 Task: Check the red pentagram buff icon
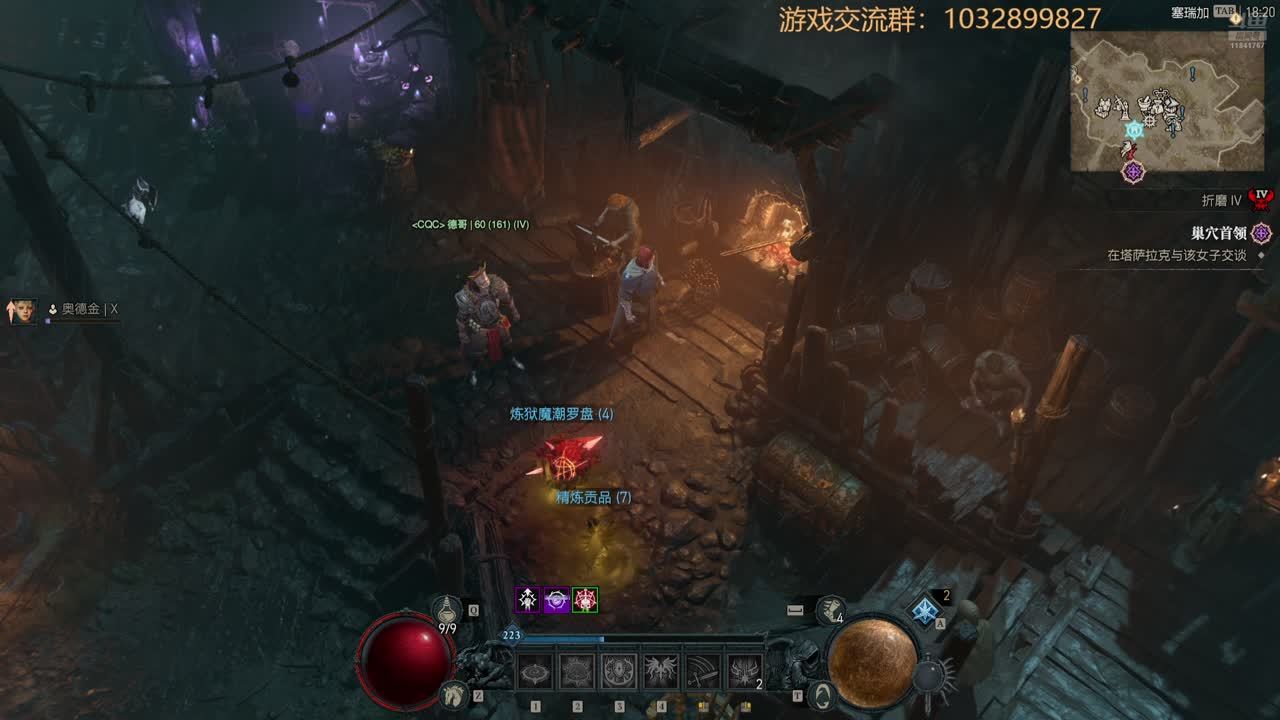[585, 600]
